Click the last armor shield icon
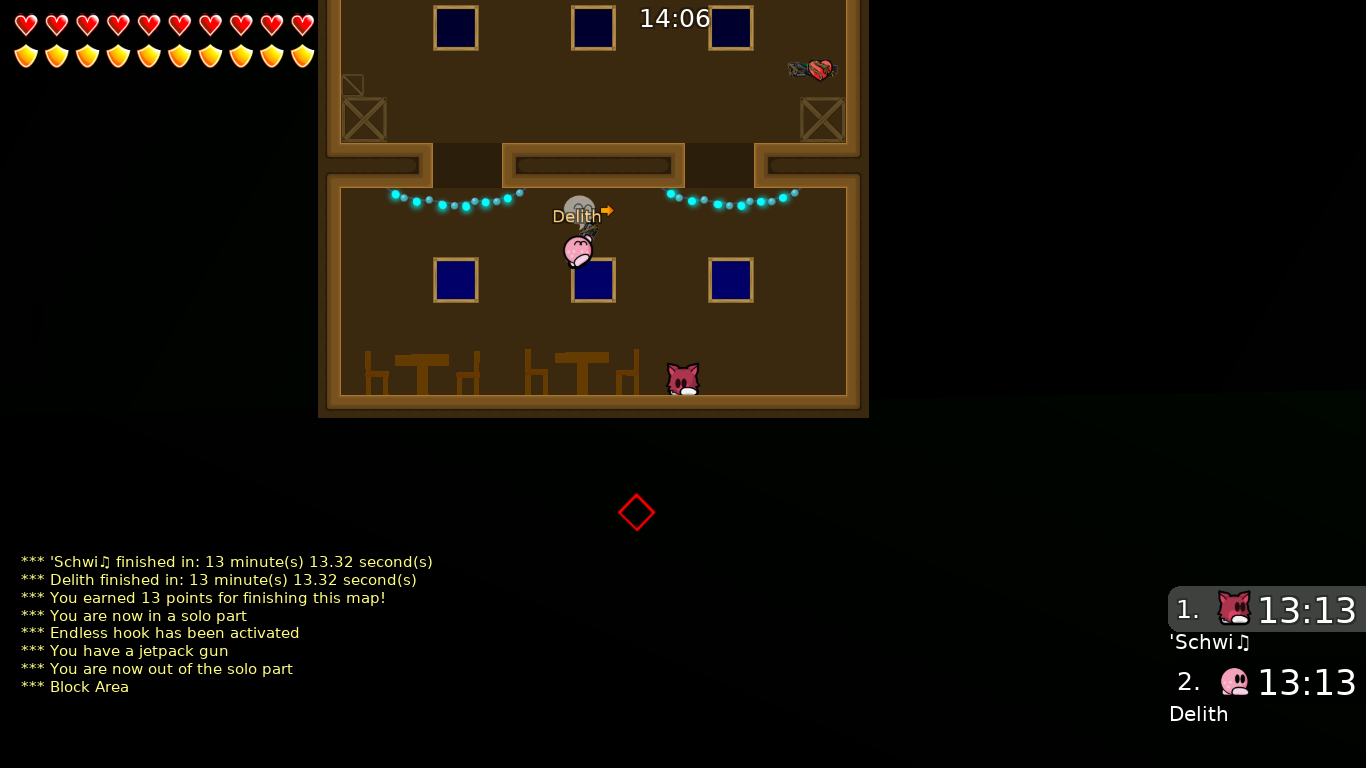The image size is (1366, 768). [x=301, y=57]
